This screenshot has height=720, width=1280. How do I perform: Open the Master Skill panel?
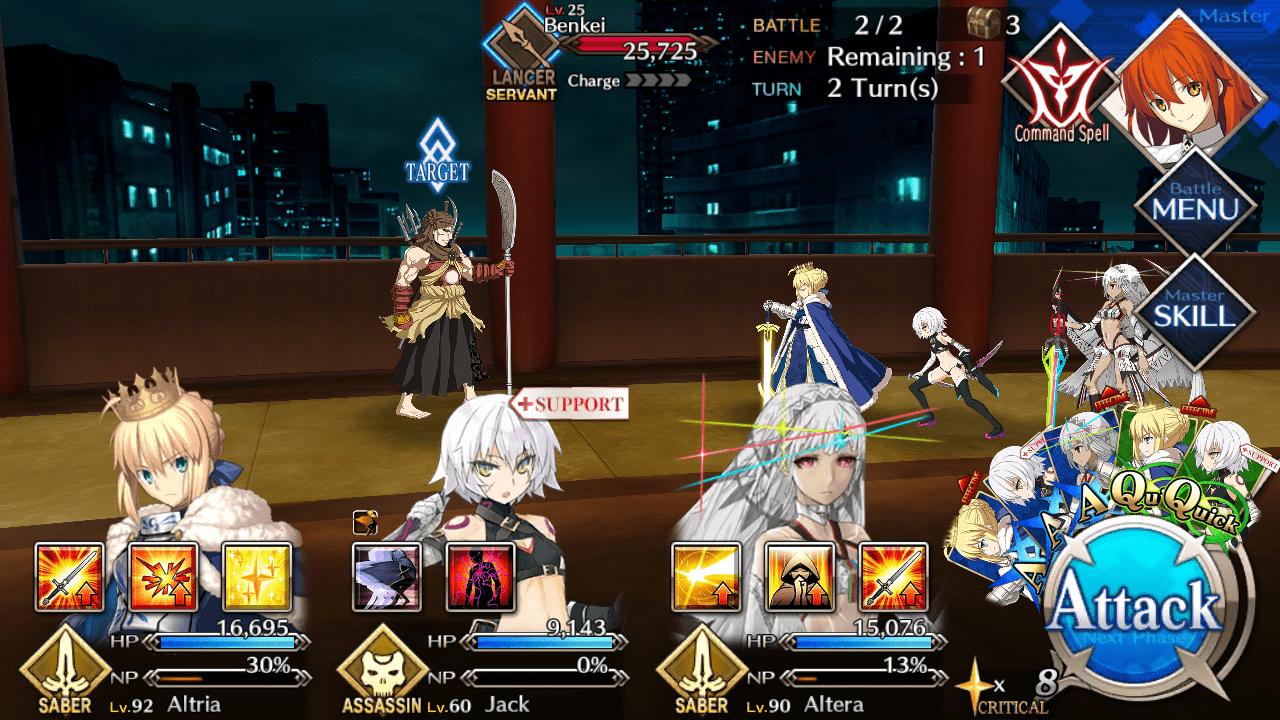[x=1195, y=309]
